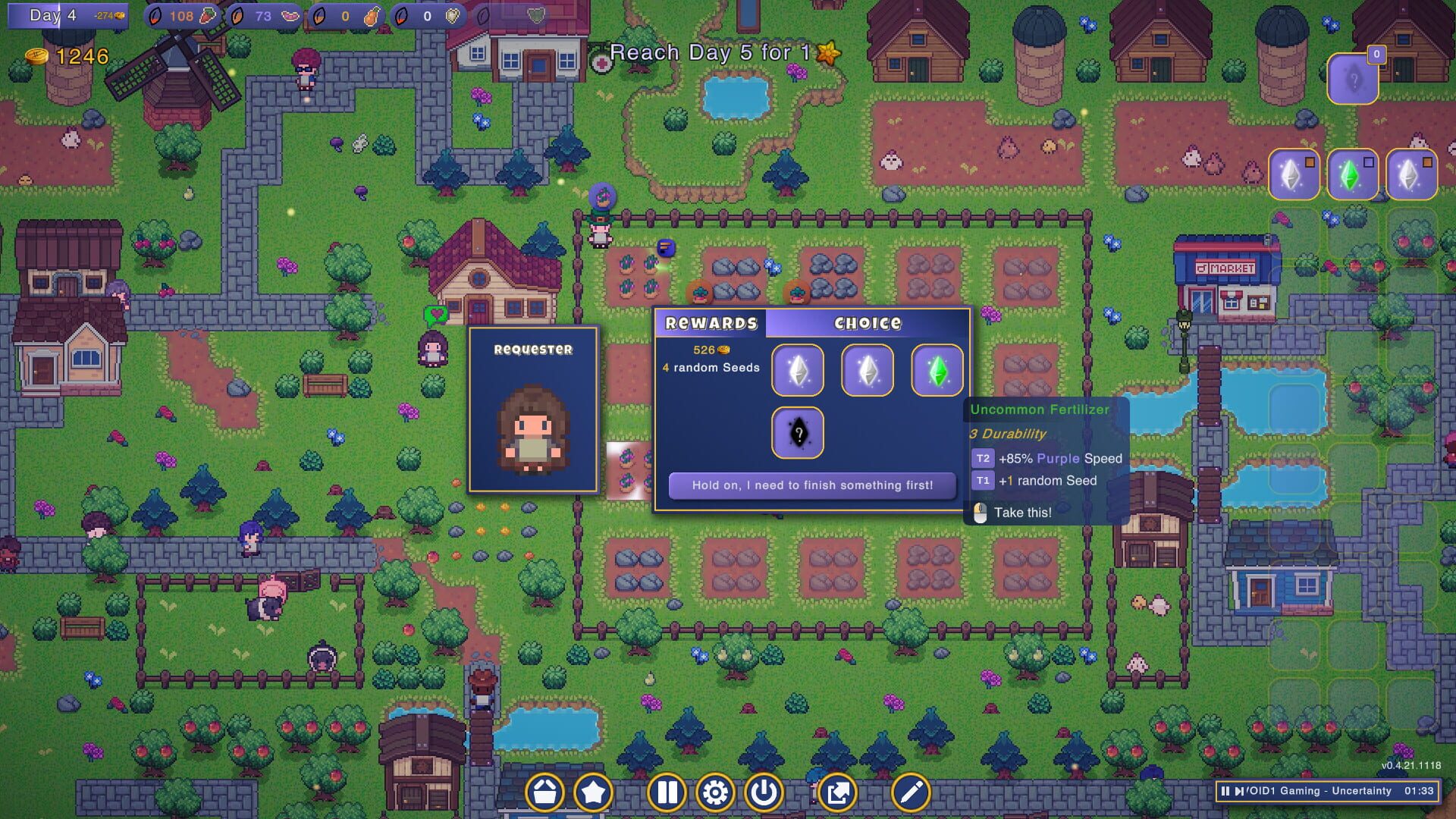
Task: Click 'Hold on, I need to finish something first!'
Action: pos(811,485)
